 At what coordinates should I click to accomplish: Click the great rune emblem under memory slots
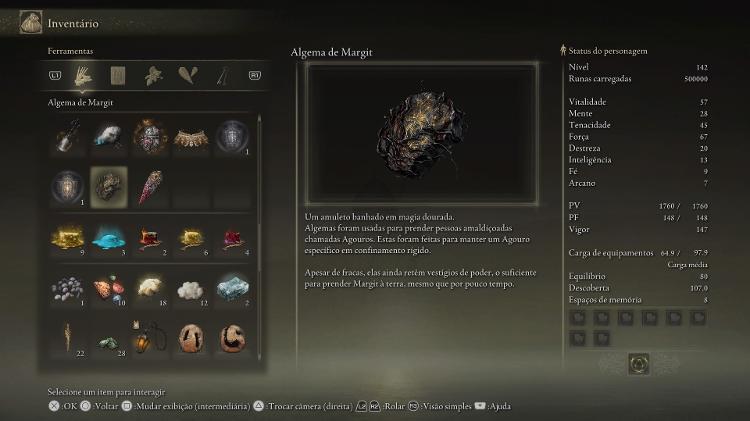click(638, 364)
